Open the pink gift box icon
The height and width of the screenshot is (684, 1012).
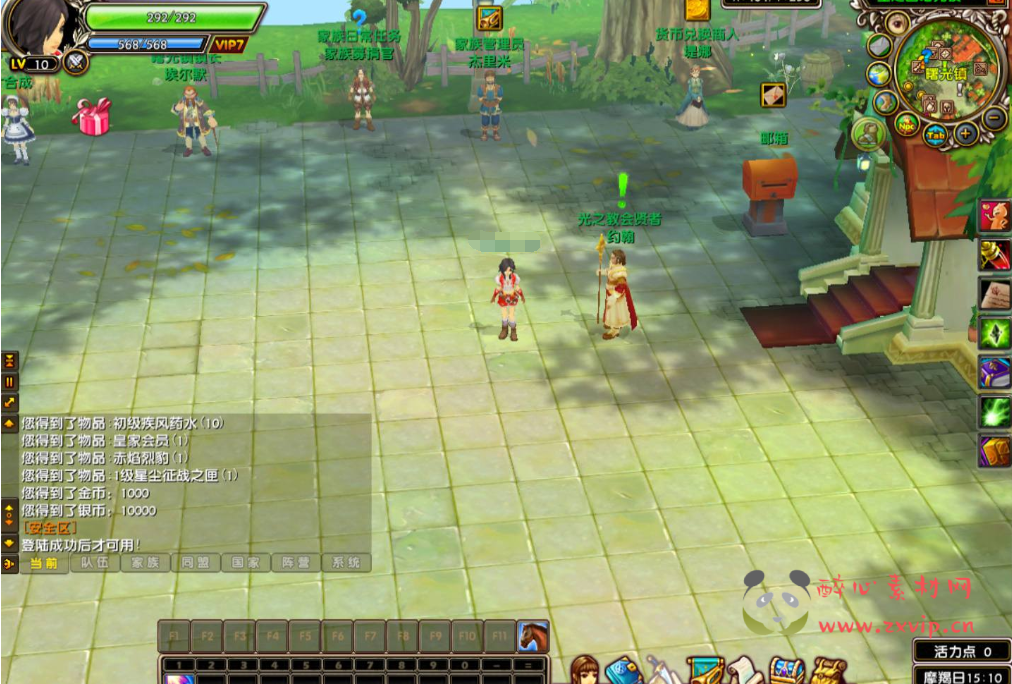tap(92, 116)
